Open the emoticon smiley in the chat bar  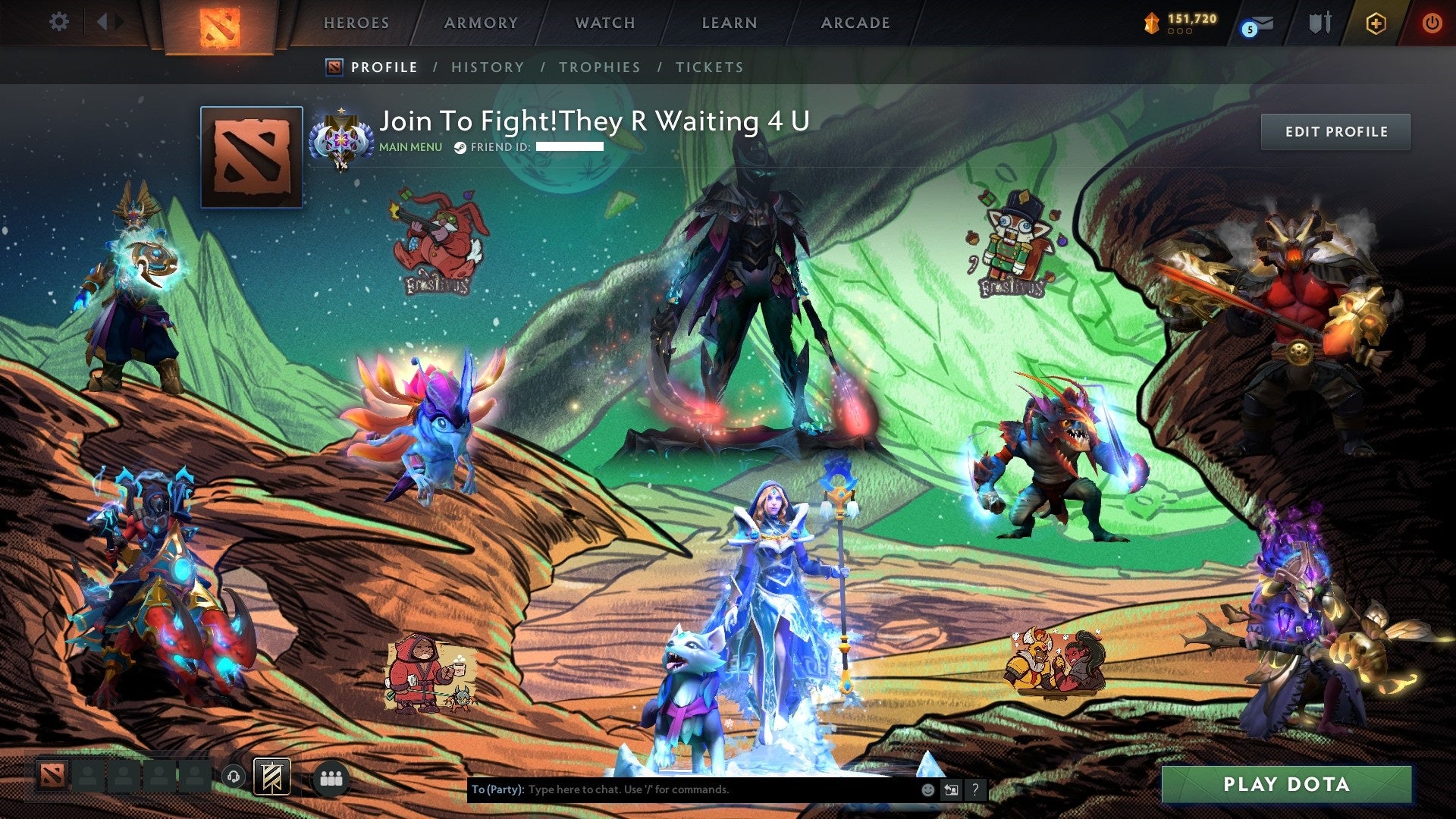tap(927, 789)
